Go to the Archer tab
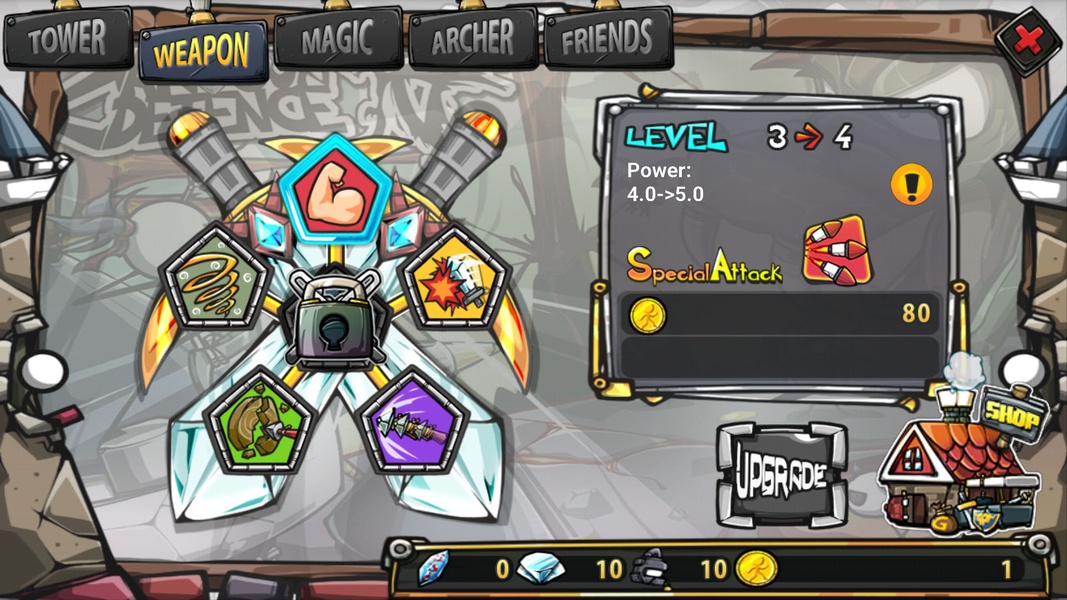Viewport: 1067px width, 600px height. pyautogui.click(x=473, y=39)
